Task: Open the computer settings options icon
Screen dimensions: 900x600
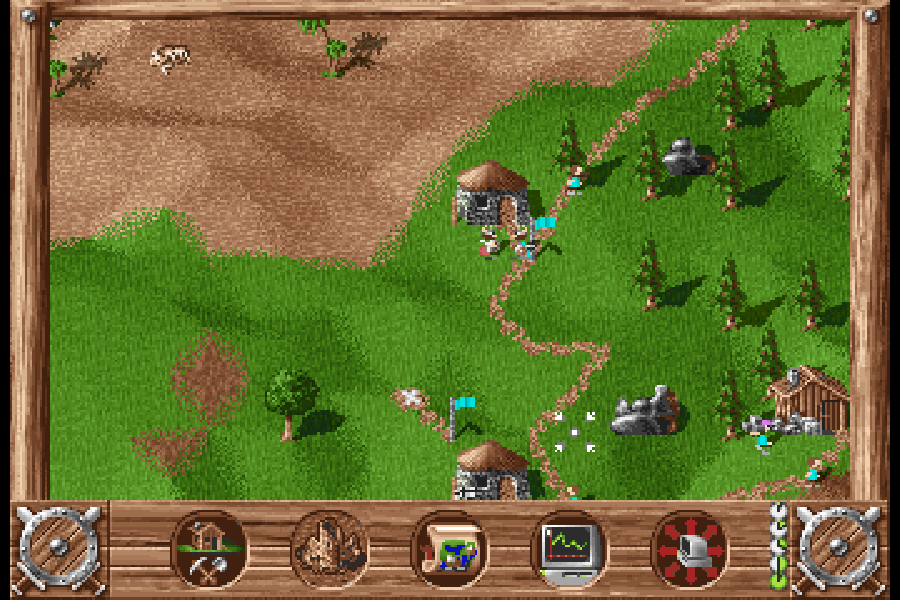Action: pos(690,548)
